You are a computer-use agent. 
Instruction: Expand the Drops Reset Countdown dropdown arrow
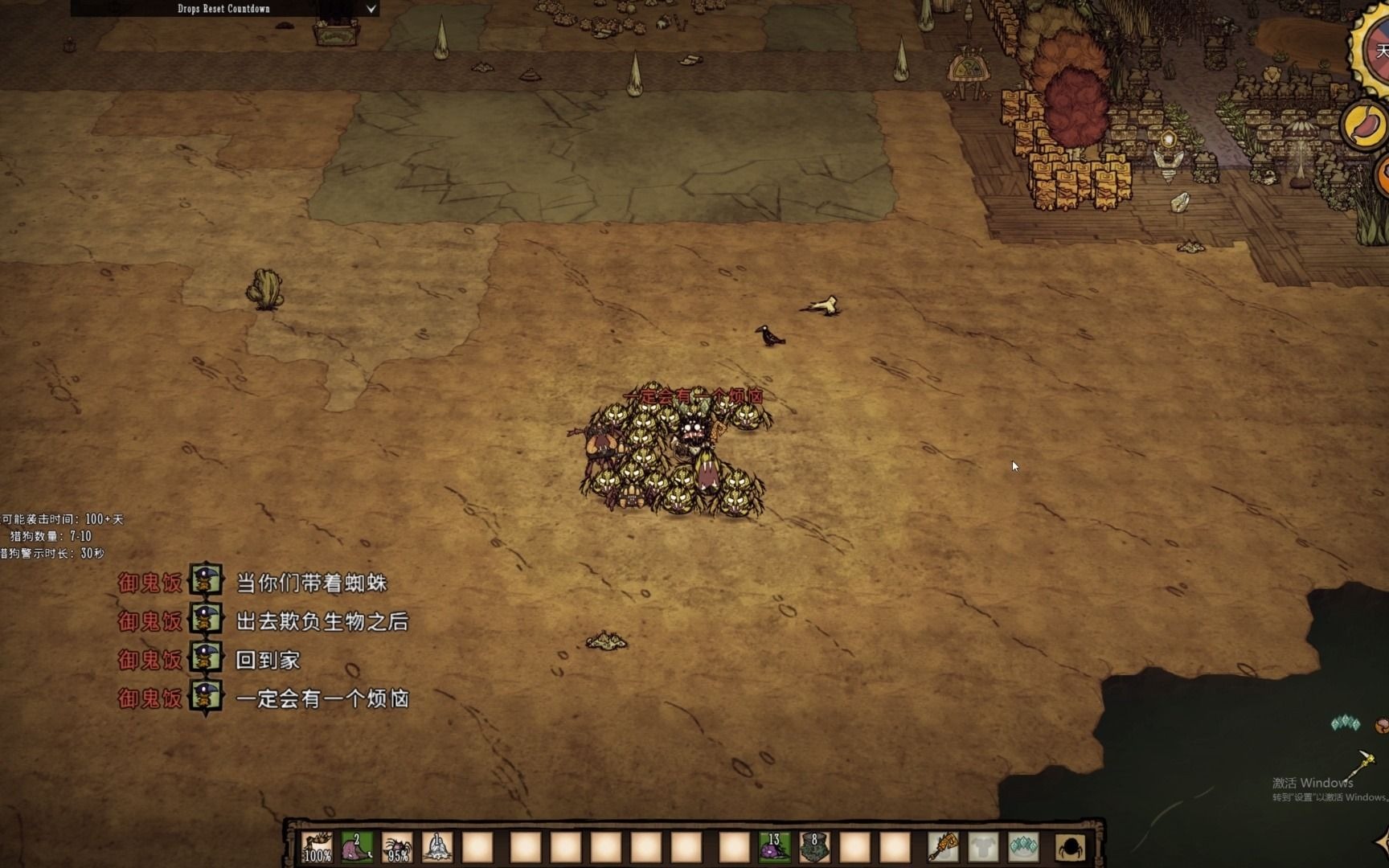coord(371,9)
